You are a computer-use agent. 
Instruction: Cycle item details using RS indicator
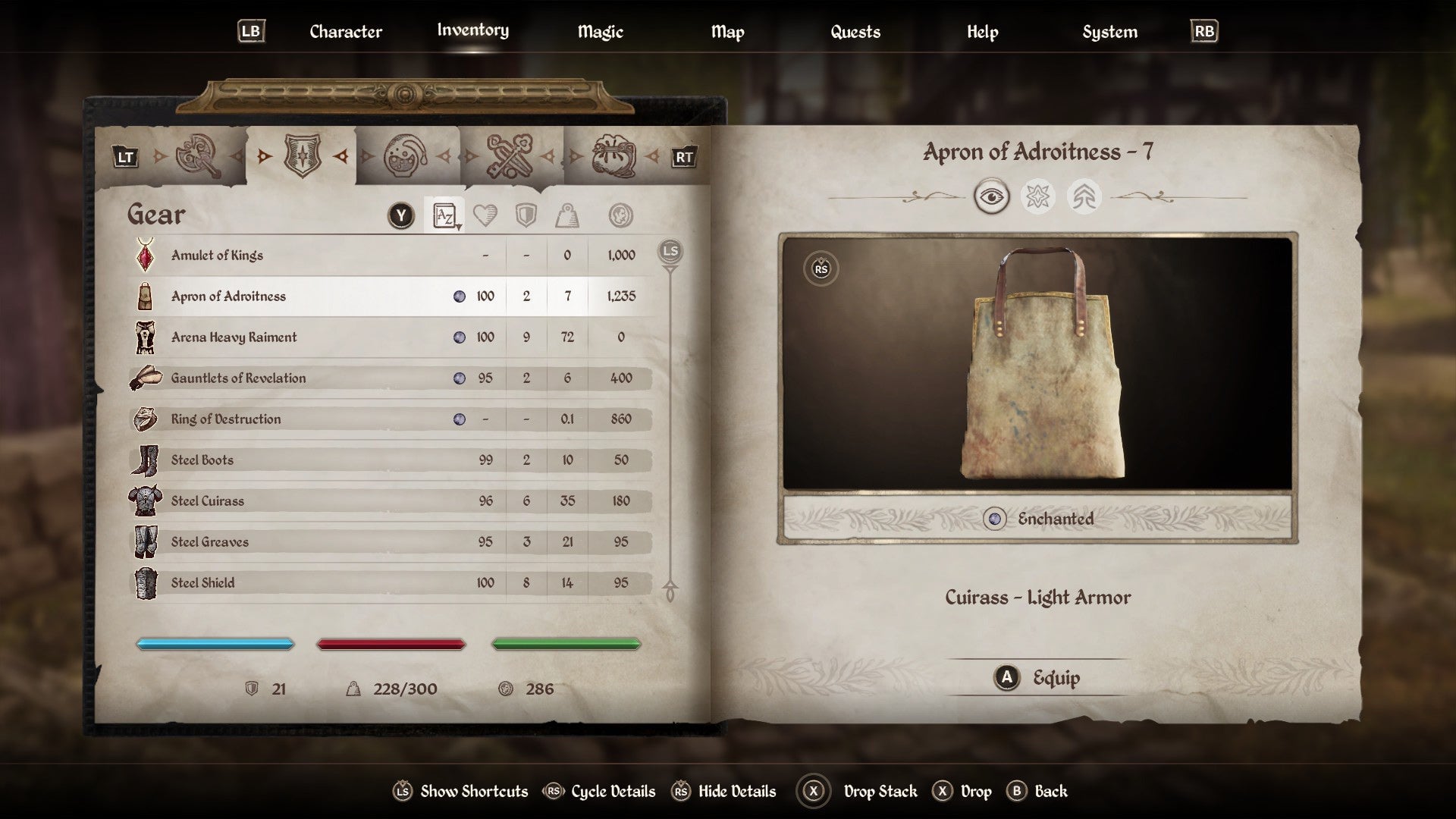820,269
